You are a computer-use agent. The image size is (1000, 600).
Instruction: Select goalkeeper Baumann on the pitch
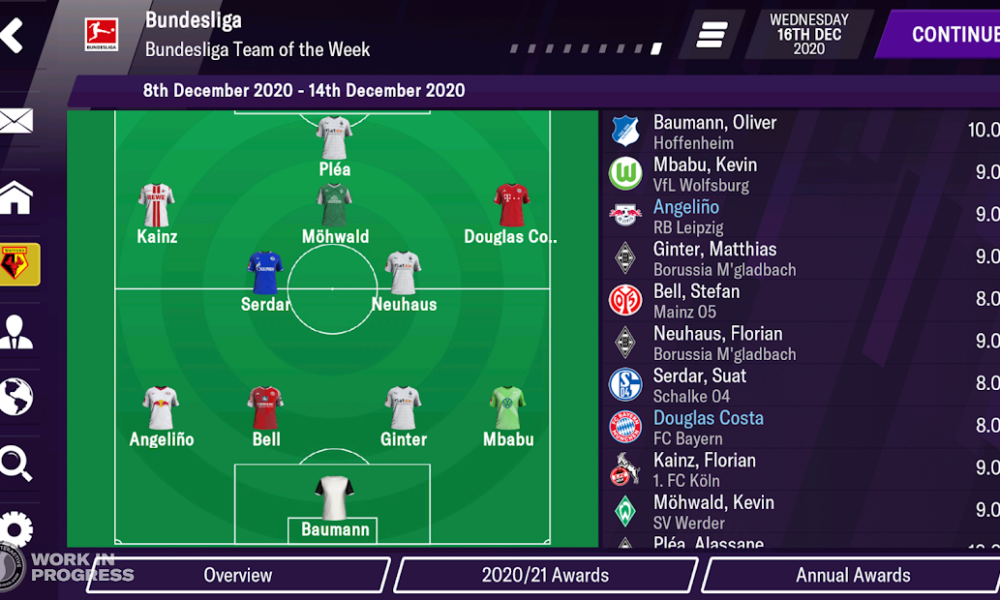tap(335, 495)
